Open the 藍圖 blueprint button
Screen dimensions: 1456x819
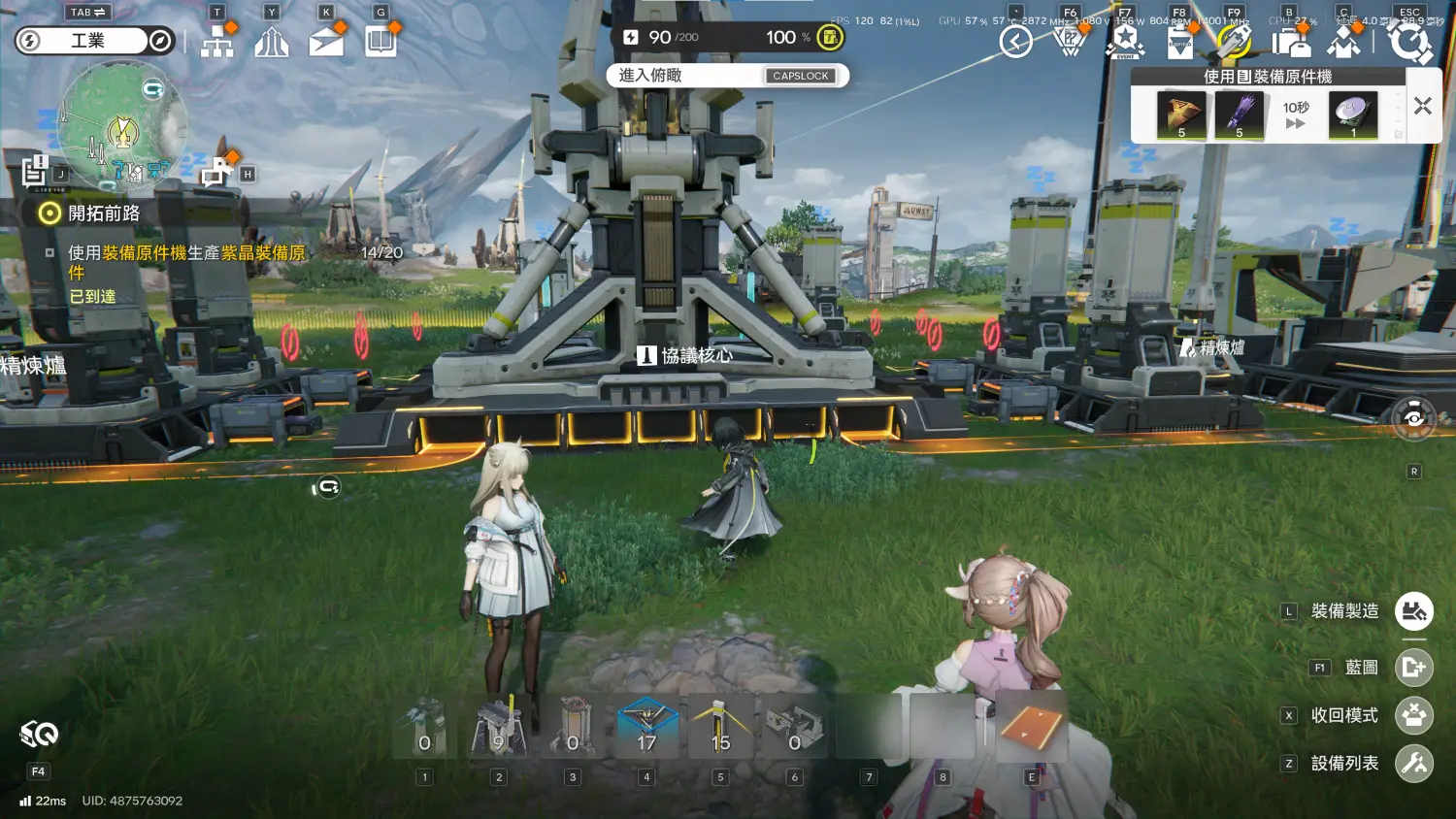click(1413, 668)
